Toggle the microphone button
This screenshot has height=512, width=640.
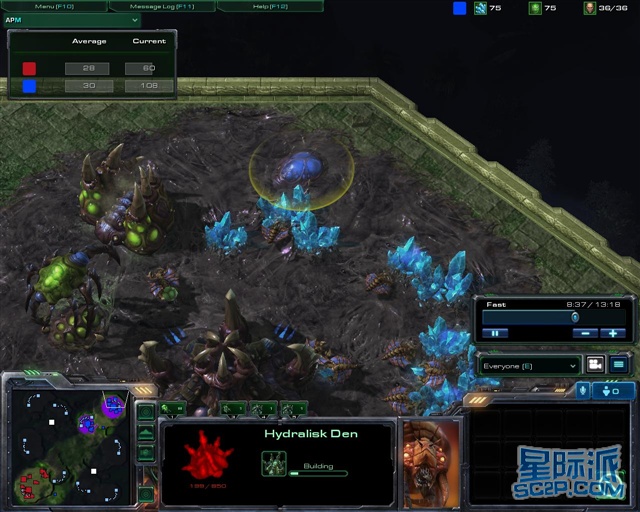pos(583,390)
